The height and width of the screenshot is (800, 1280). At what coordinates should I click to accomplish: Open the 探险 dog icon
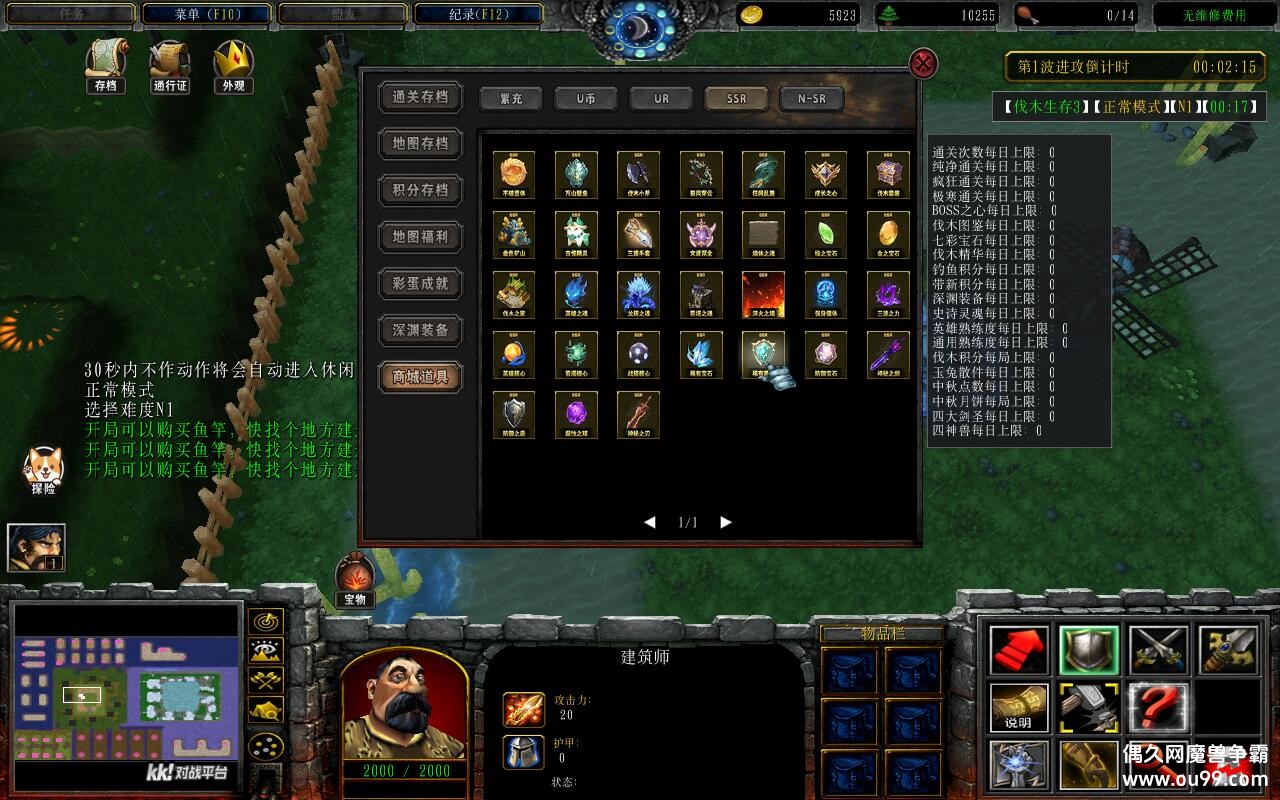(43, 470)
